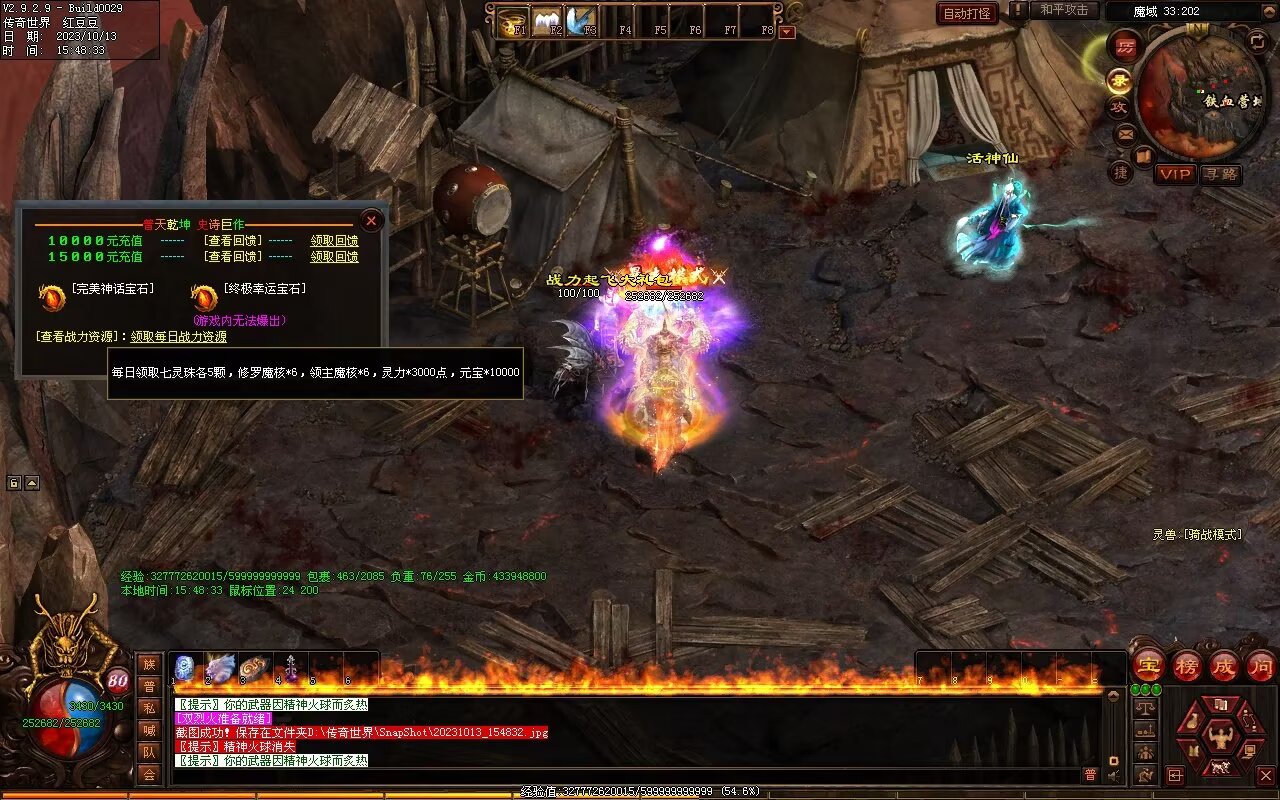The height and width of the screenshot is (800, 1280).
Task: Show the 榜 rankings
Action: [1187, 665]
